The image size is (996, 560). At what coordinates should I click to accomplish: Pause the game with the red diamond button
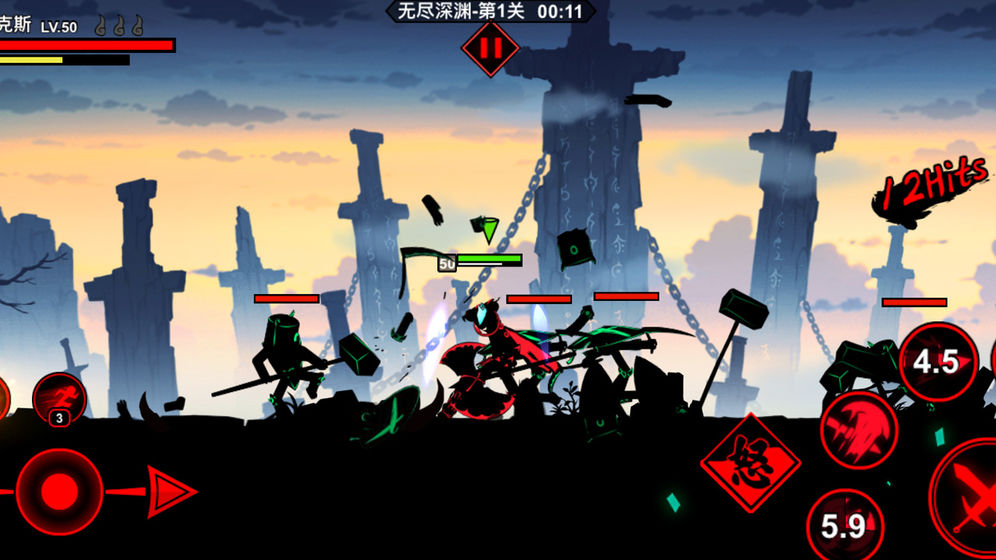[490, 47]
